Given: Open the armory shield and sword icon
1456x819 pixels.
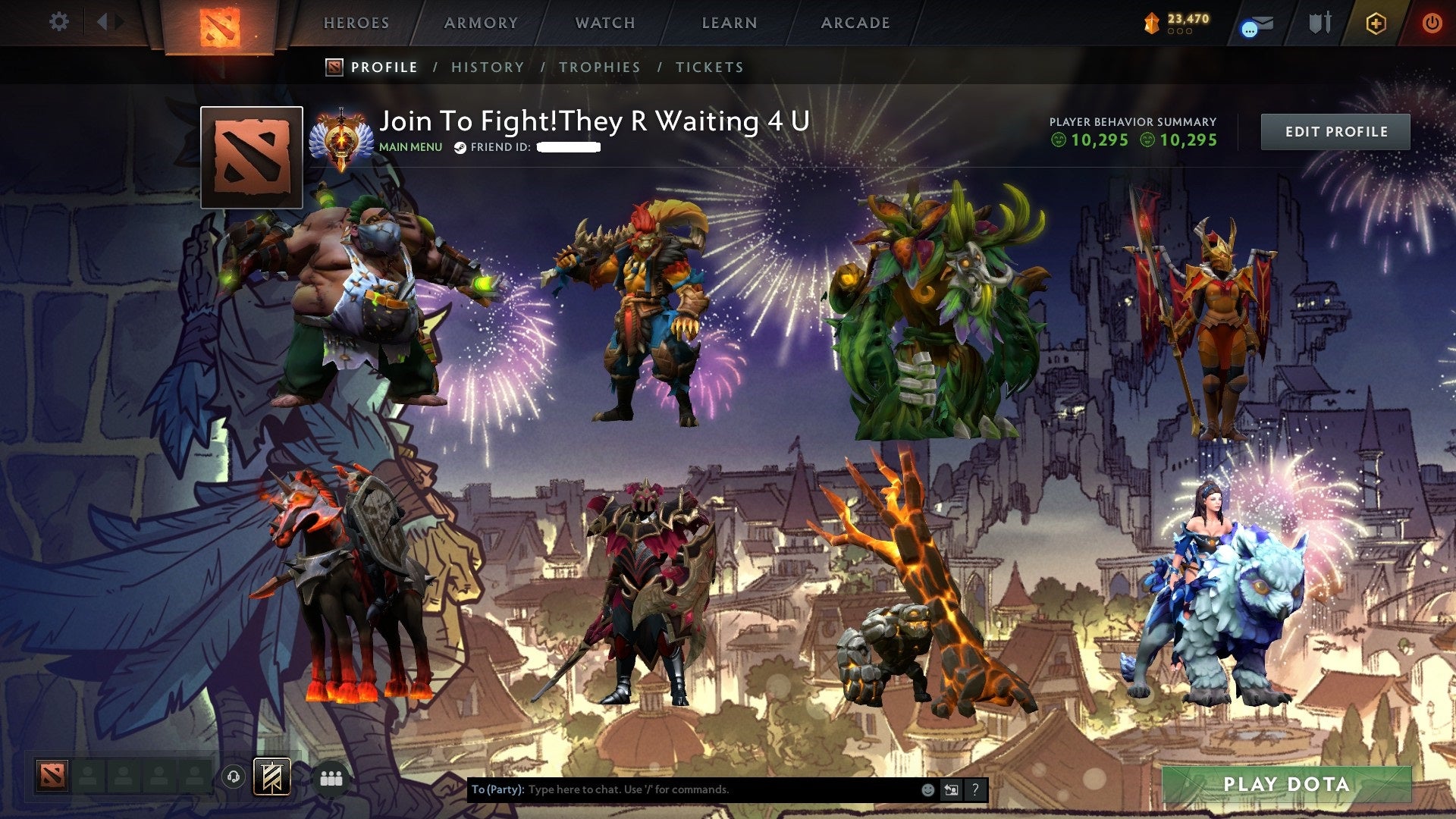Looking at the screenshot, I should click(x=1321, y=21).
